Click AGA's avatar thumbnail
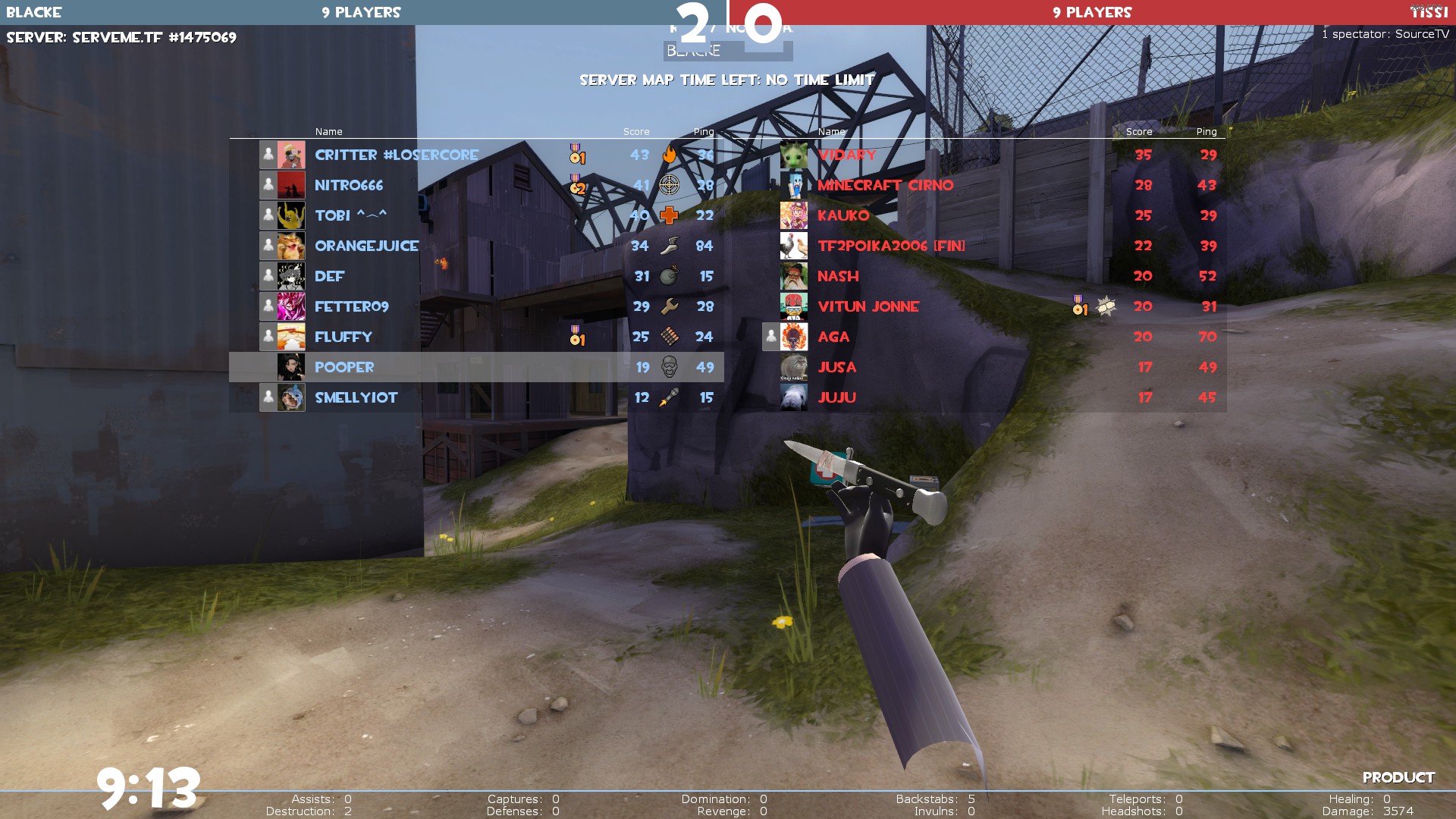Viewport: 1456px width, 819px height. 794,337
